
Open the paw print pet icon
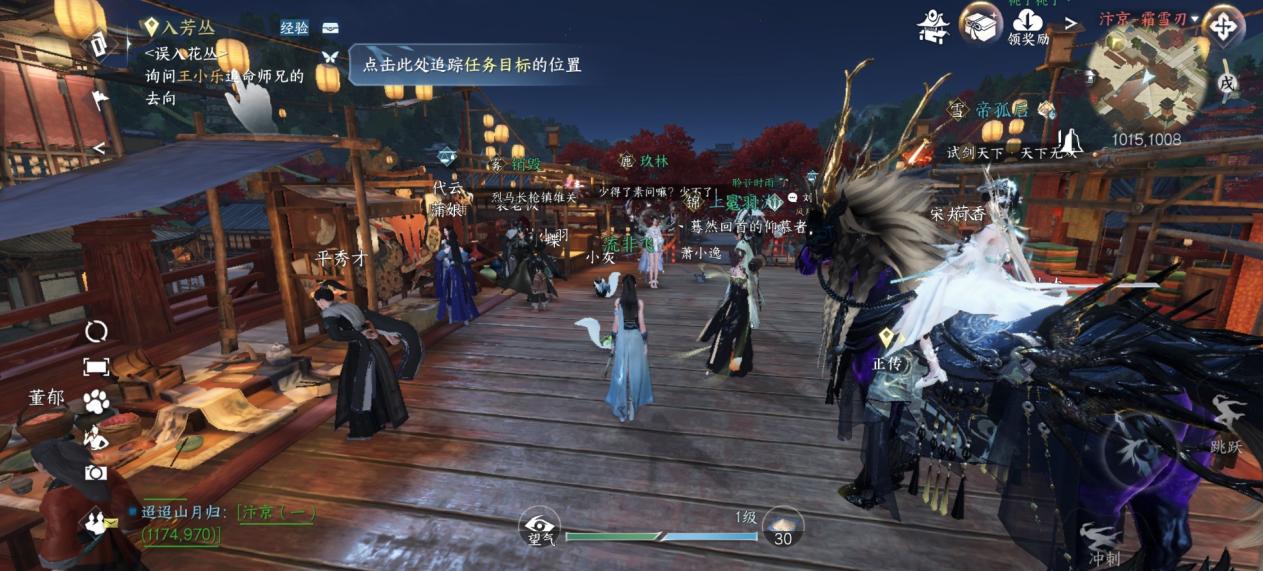(x=96, y=402)
